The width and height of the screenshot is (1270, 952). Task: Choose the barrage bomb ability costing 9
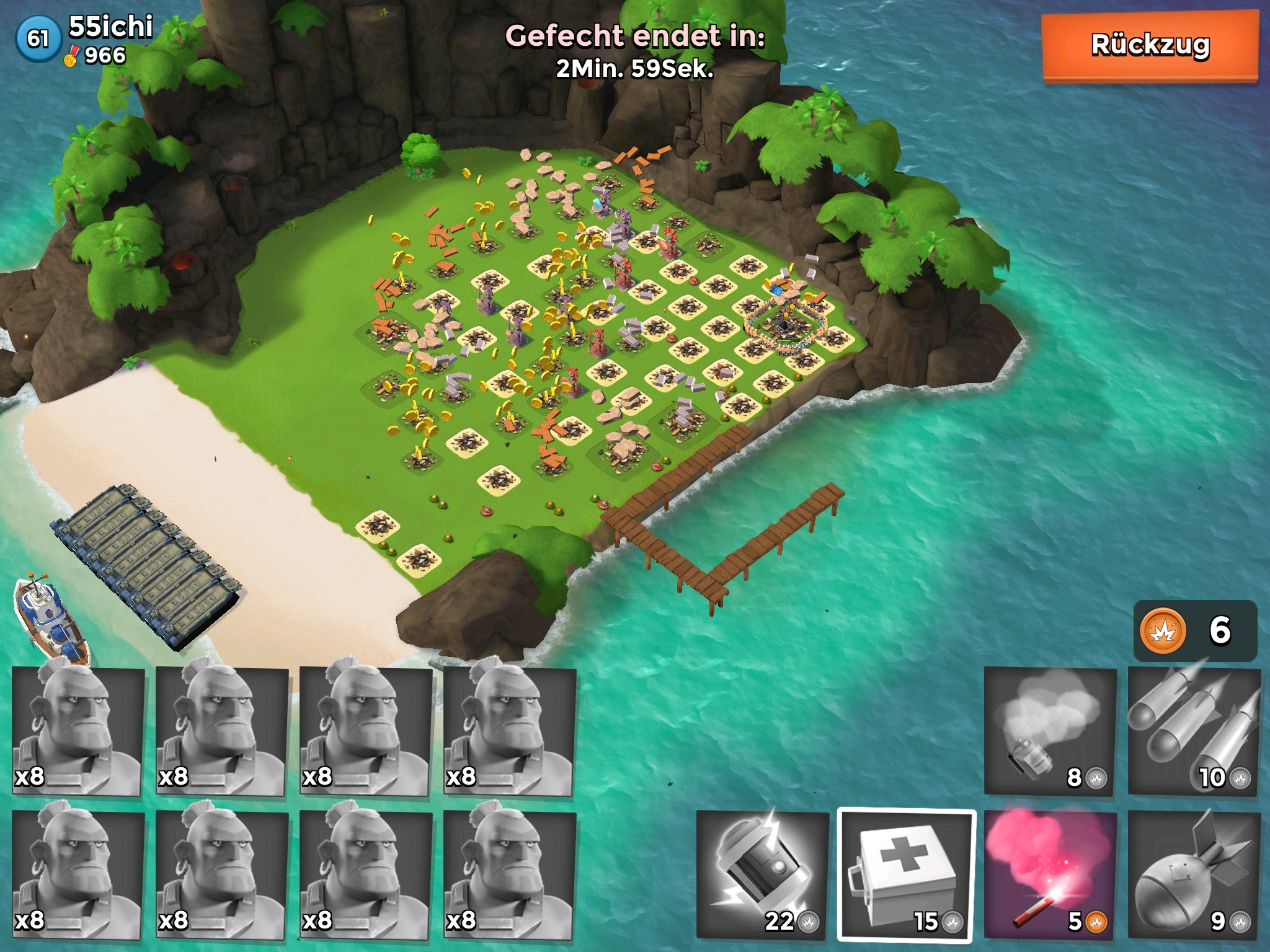[x=1193, y=874]
